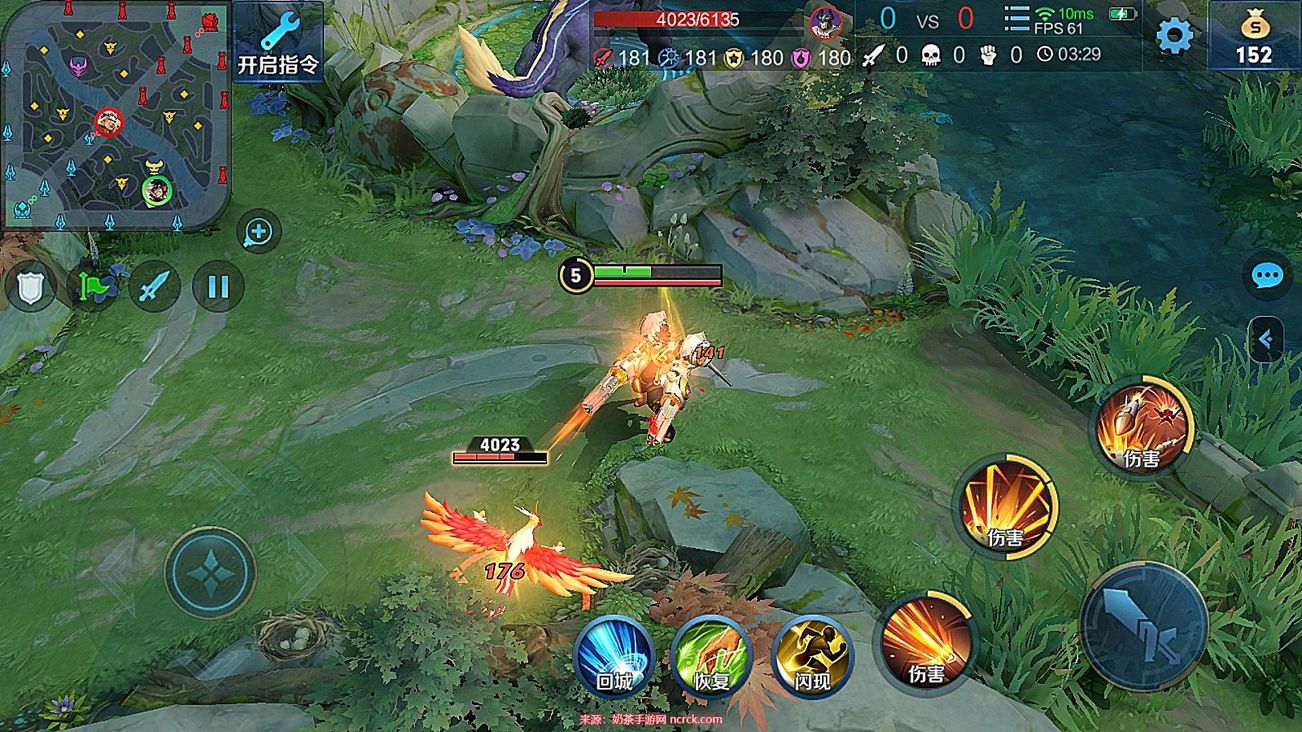Image resolution: width=1302 pixels, height=732 pixels.
Task: Trigger the basic attack sword button
Action: (x=1144, y=625)
